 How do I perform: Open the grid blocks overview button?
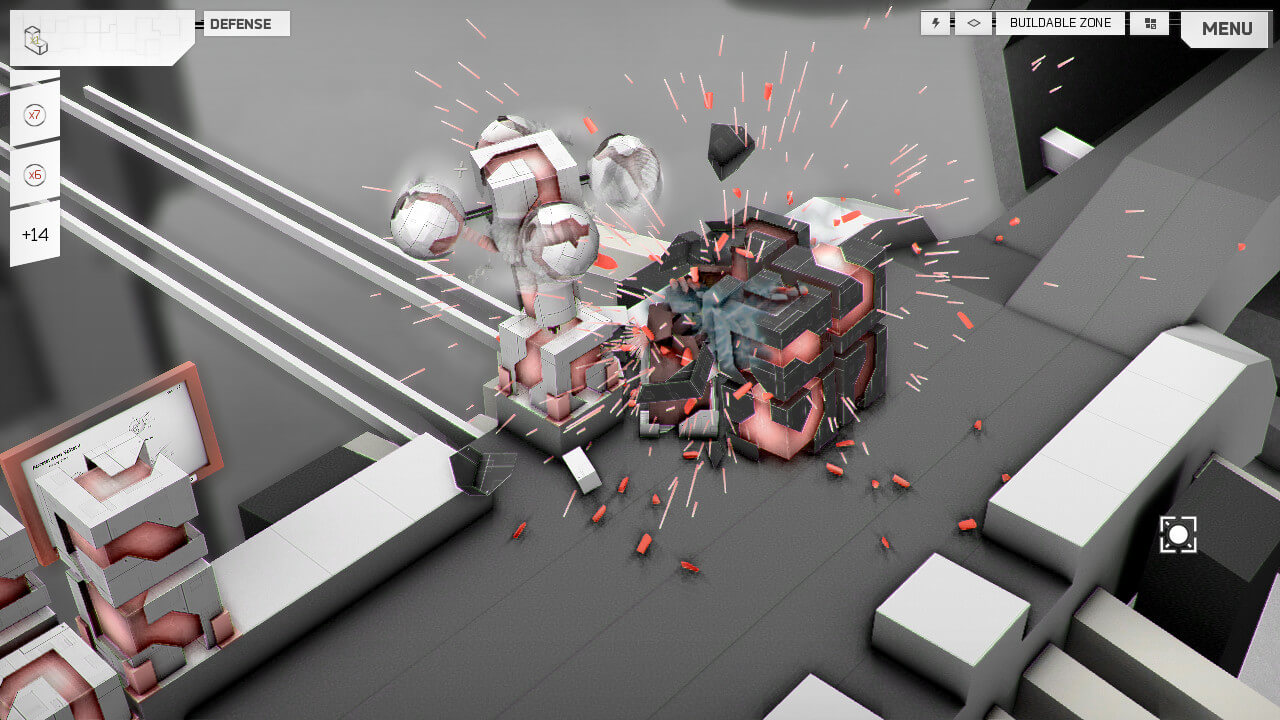[1150, 23]
